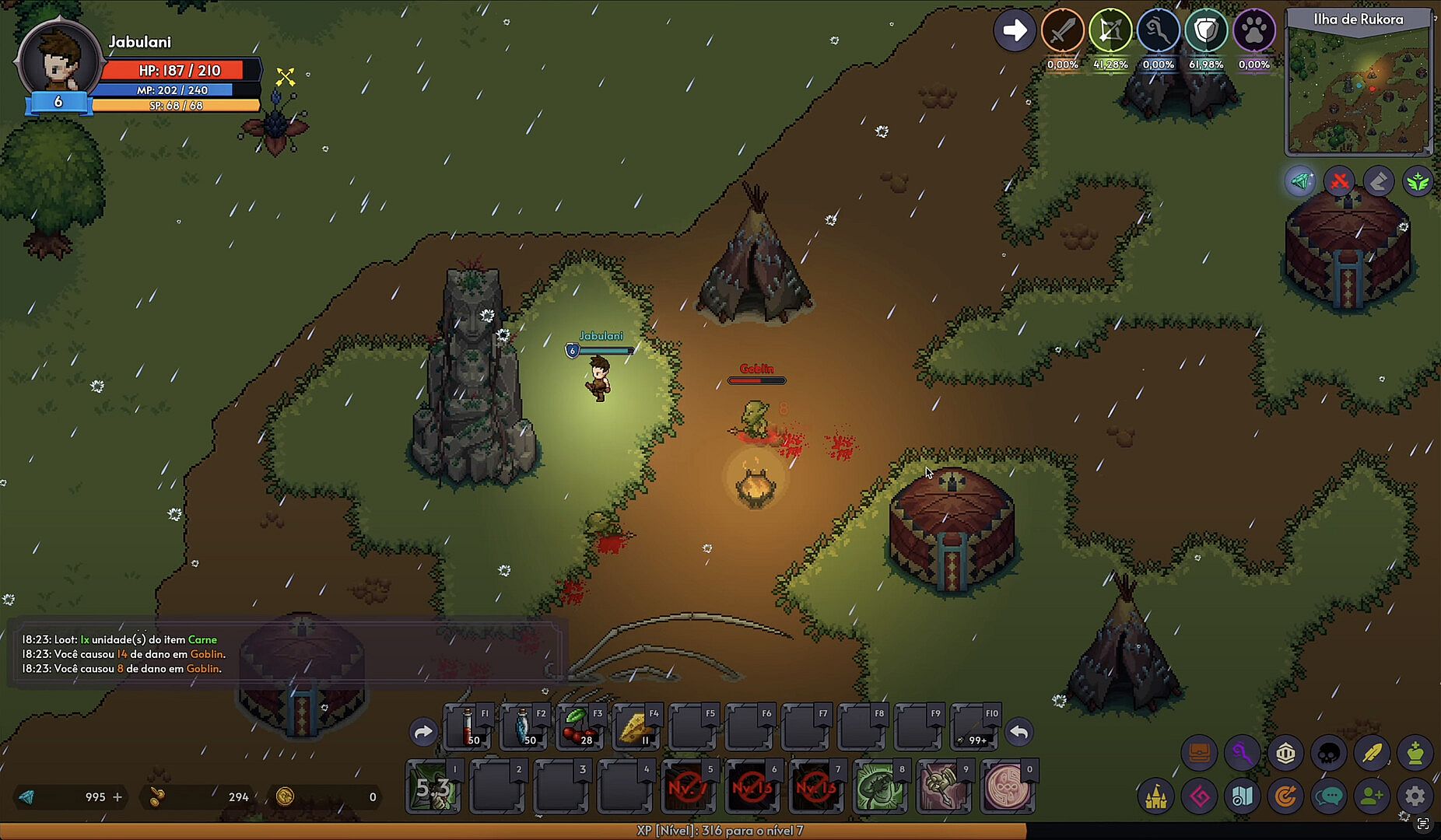
Task: Open the chat bubbles icon
Action: [x=1328, y=796]
